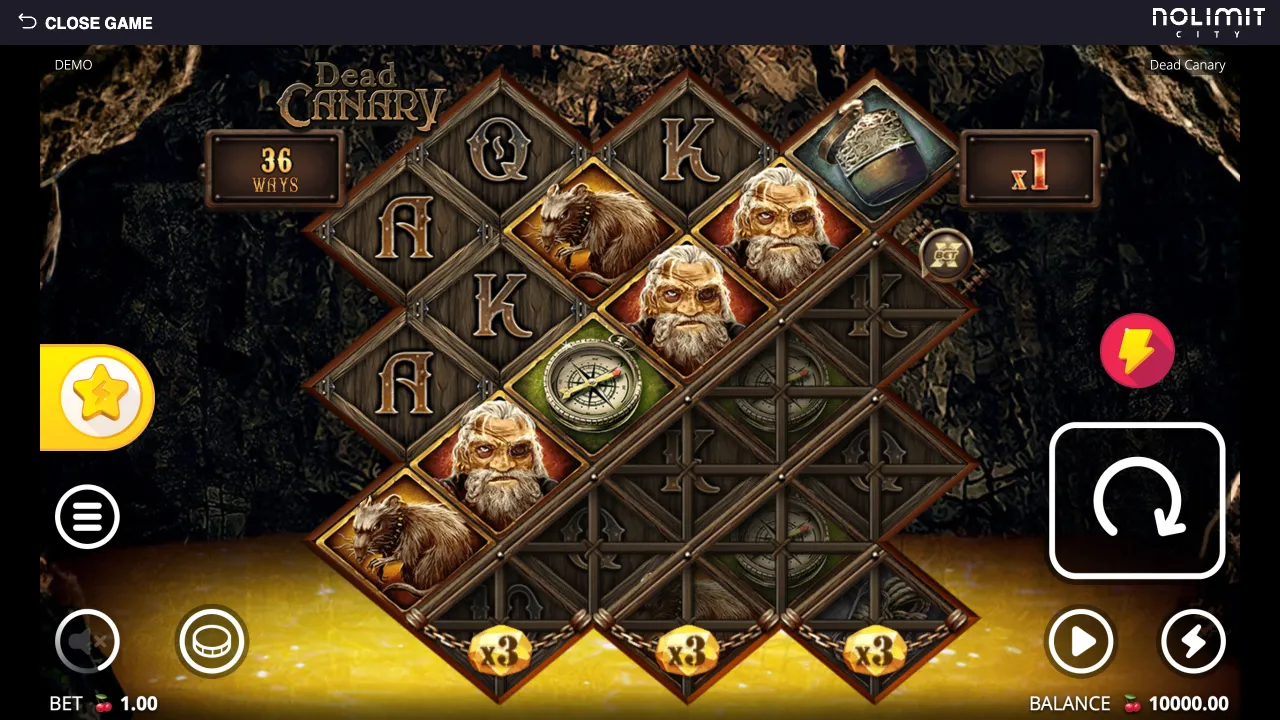Spin the reels with the circular arrow button

pyautogui.click(x=1137, y=501)
